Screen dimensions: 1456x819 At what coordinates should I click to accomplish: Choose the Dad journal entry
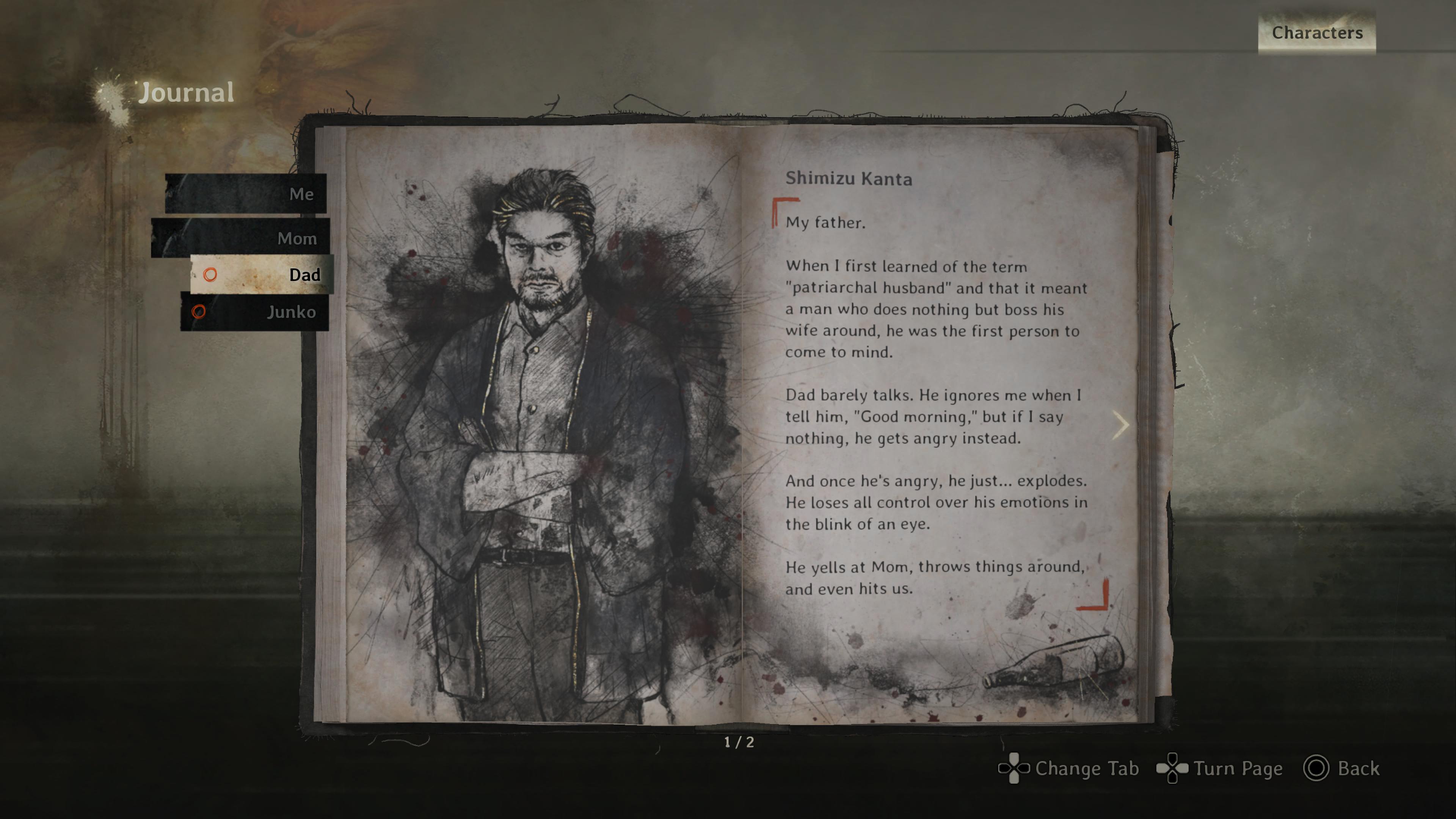262,275
